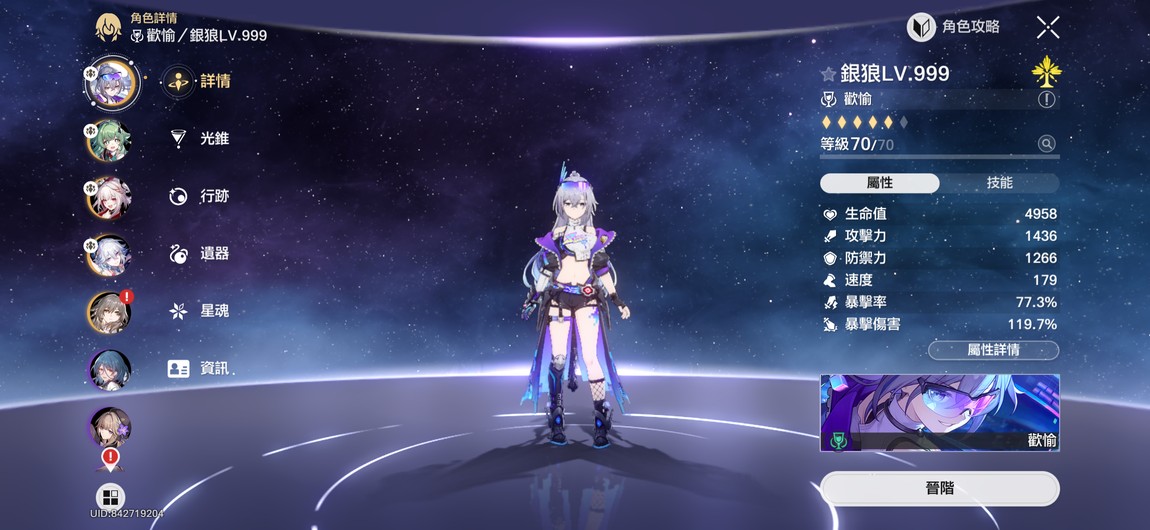1150x530 pixels.
Task: Pick the dark blue-haired character portrait
Action: [109, 370]
